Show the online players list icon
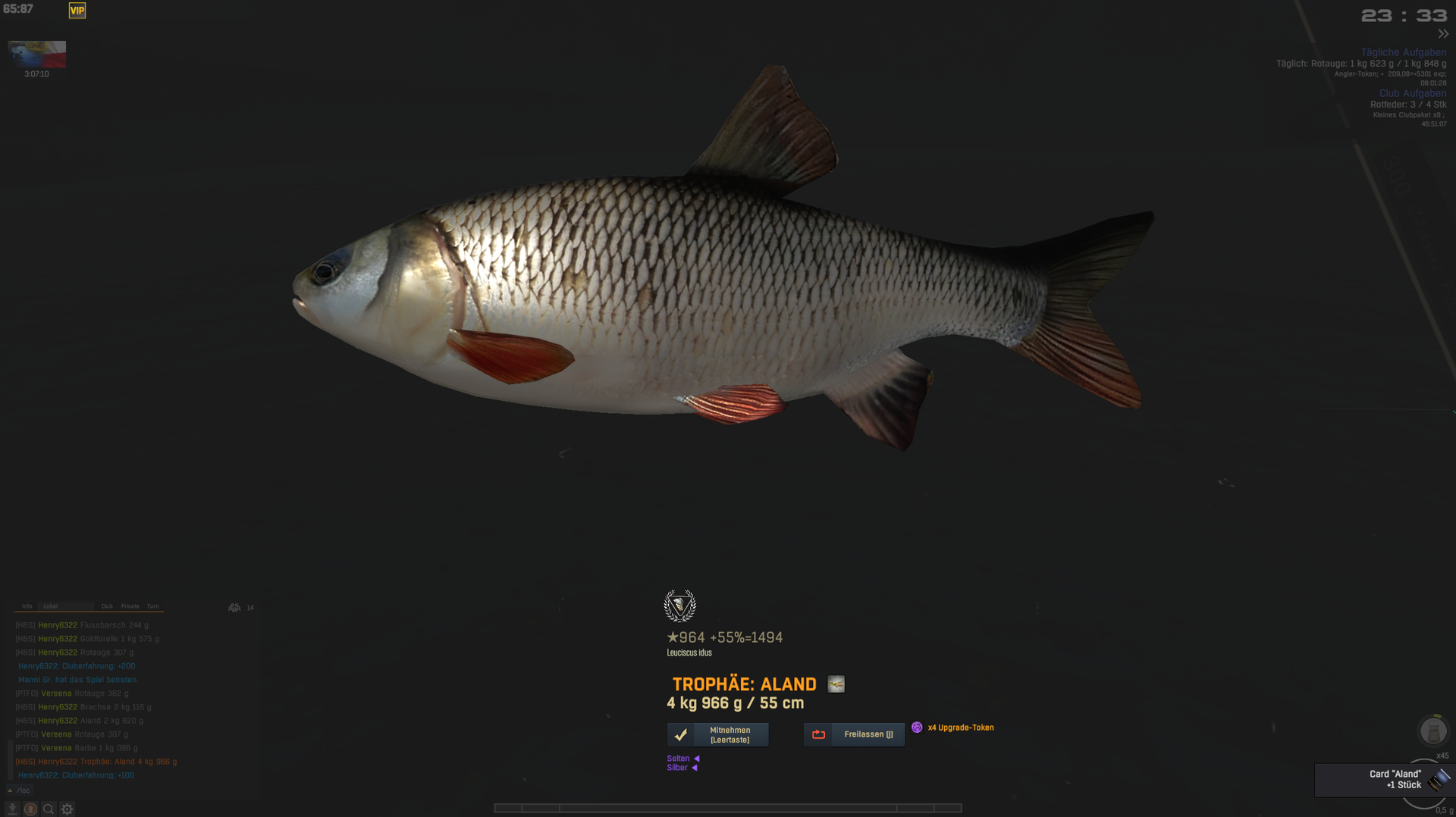Image resolution: width=1456 pixels, height=817 pixels. click(x=234, y=608)
